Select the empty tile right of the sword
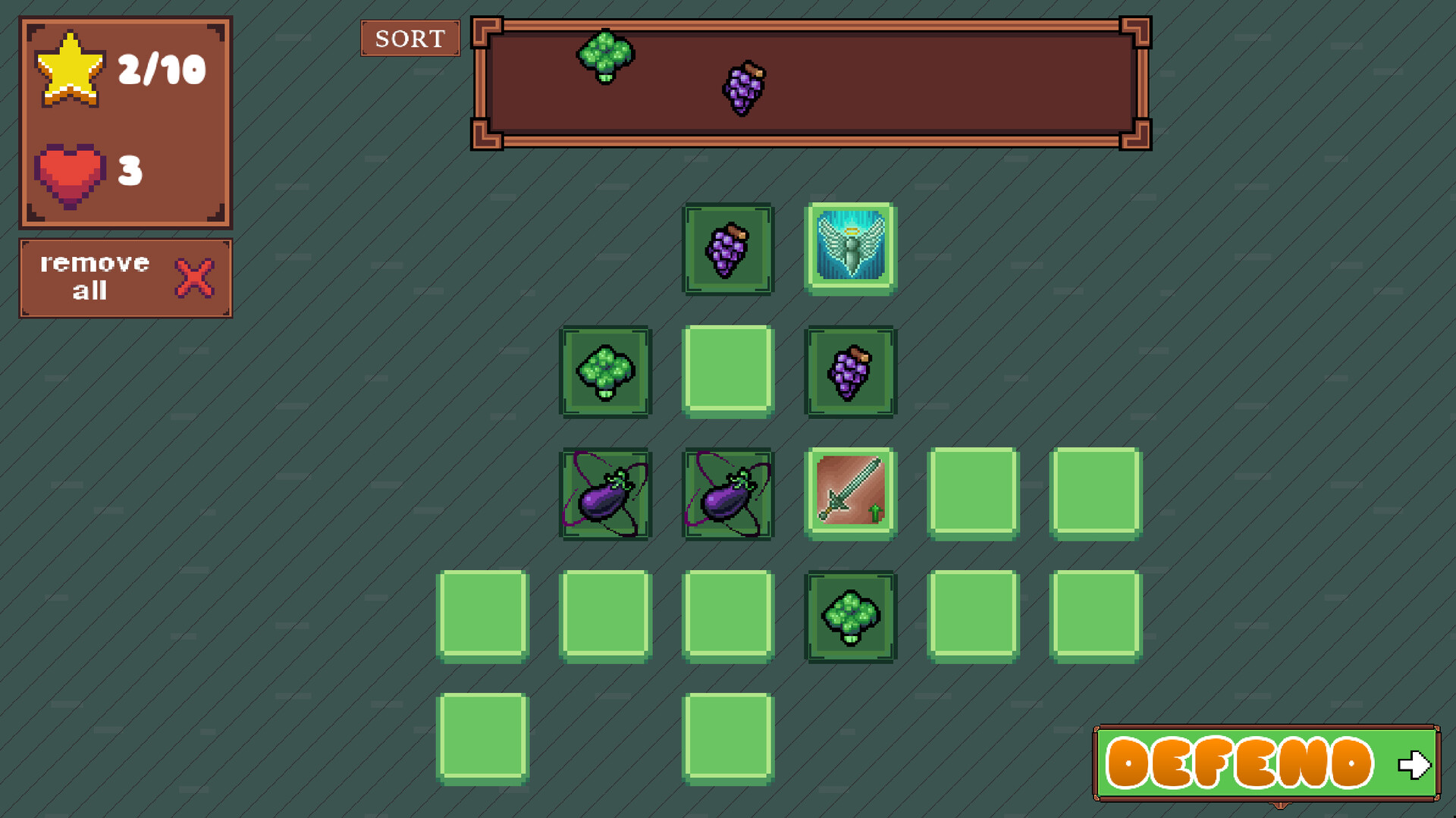 (973, 494)
